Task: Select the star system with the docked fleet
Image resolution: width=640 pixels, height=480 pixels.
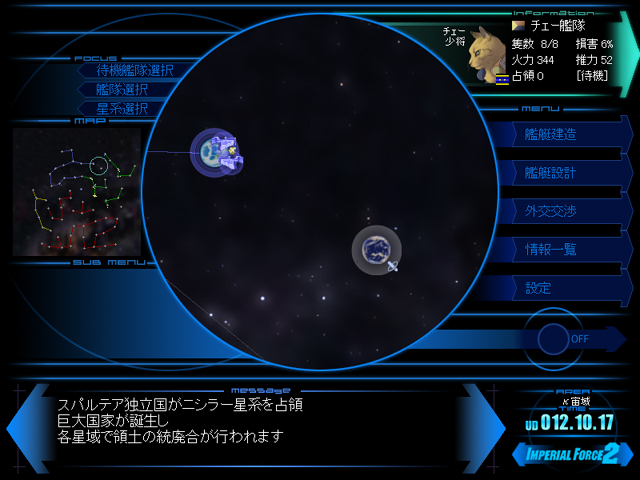Action: 214,153
